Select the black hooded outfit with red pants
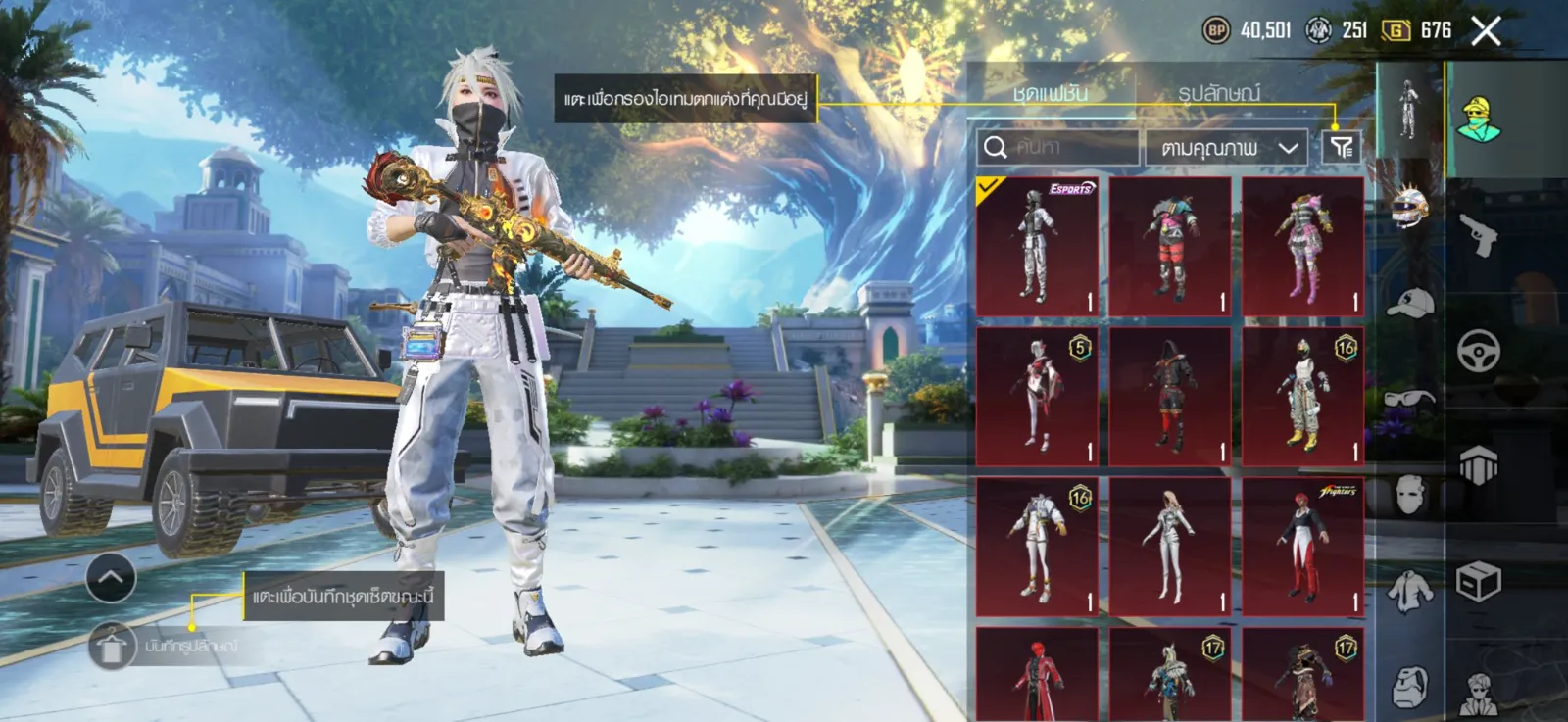Viewport: 1568px width, 722px height. [x=1169, y=396]
